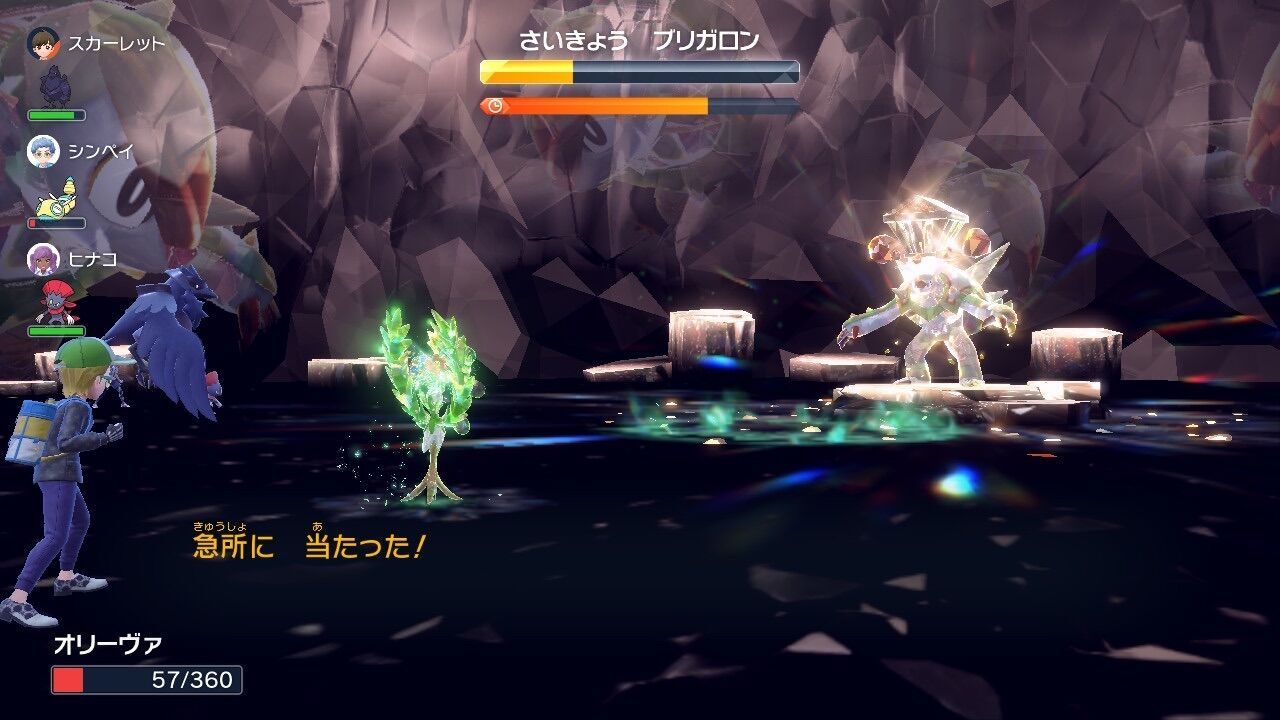Toggle ヒナコ's HP bar display

(x=55, y=330)
